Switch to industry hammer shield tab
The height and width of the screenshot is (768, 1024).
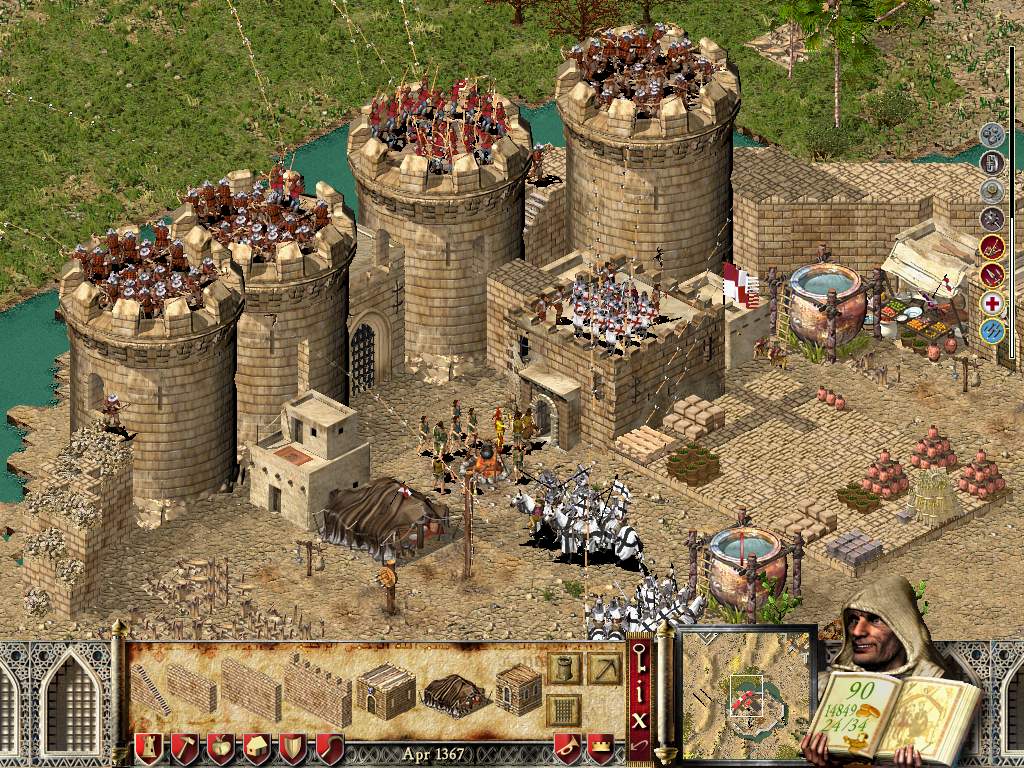(185, 749)
